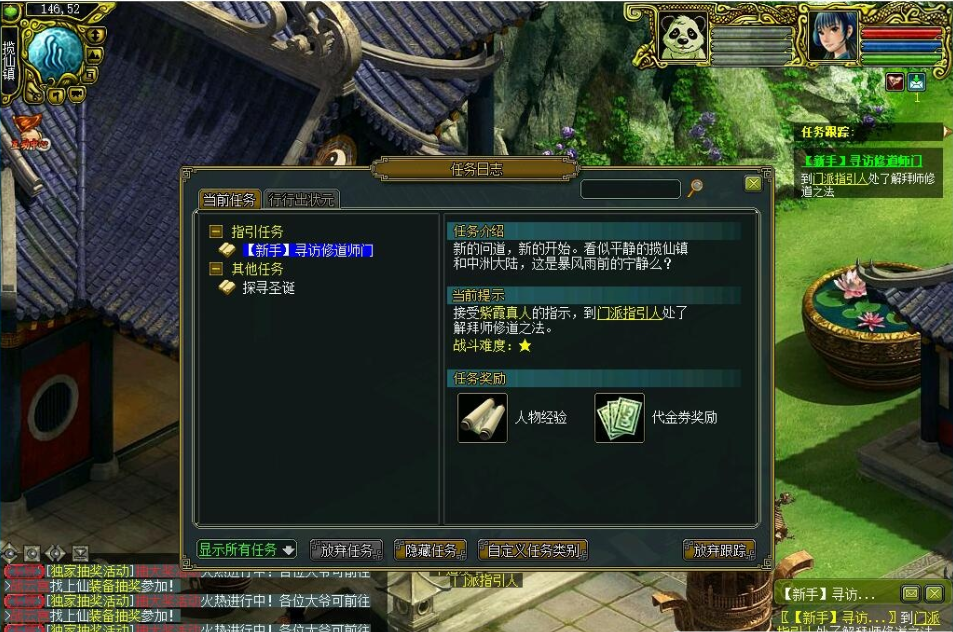Image resolution: width=953 pixels, height=632 pixels.
Task: Switch to the 行行出状元 tab
Action: click(x=302, y=200)
